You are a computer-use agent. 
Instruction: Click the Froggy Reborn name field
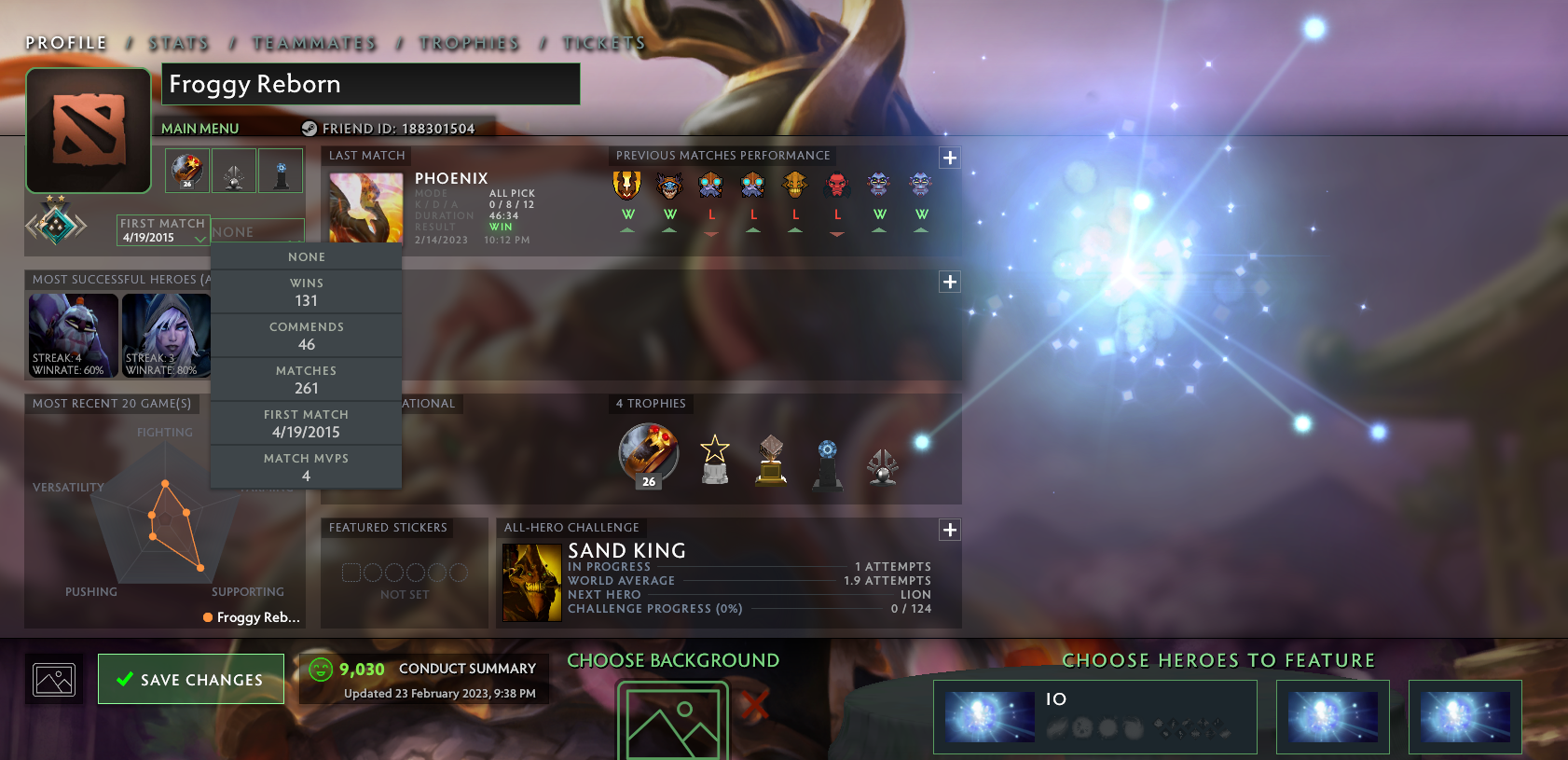(370, 85)
